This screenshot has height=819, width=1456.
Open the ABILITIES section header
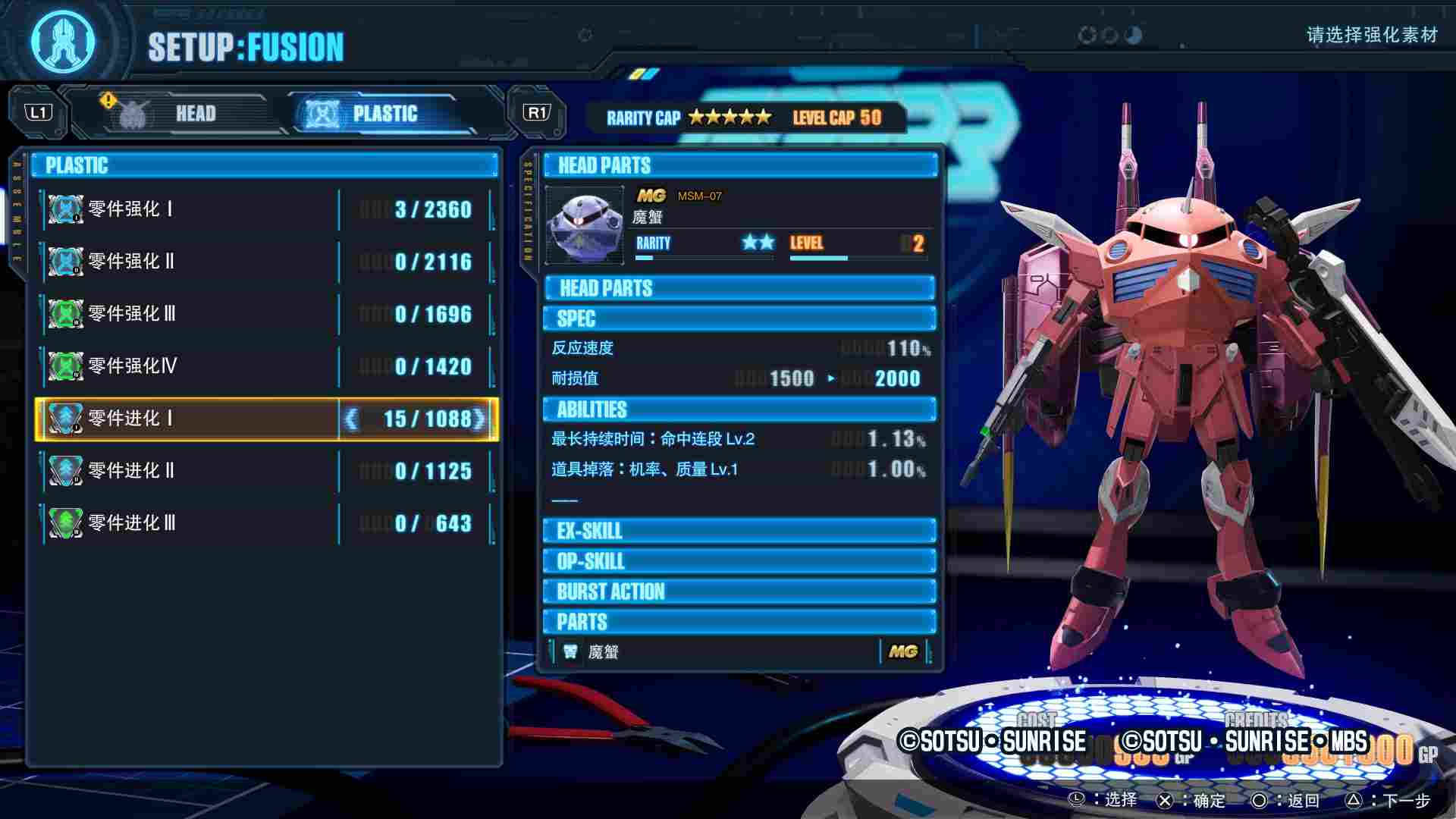[739, 409]
